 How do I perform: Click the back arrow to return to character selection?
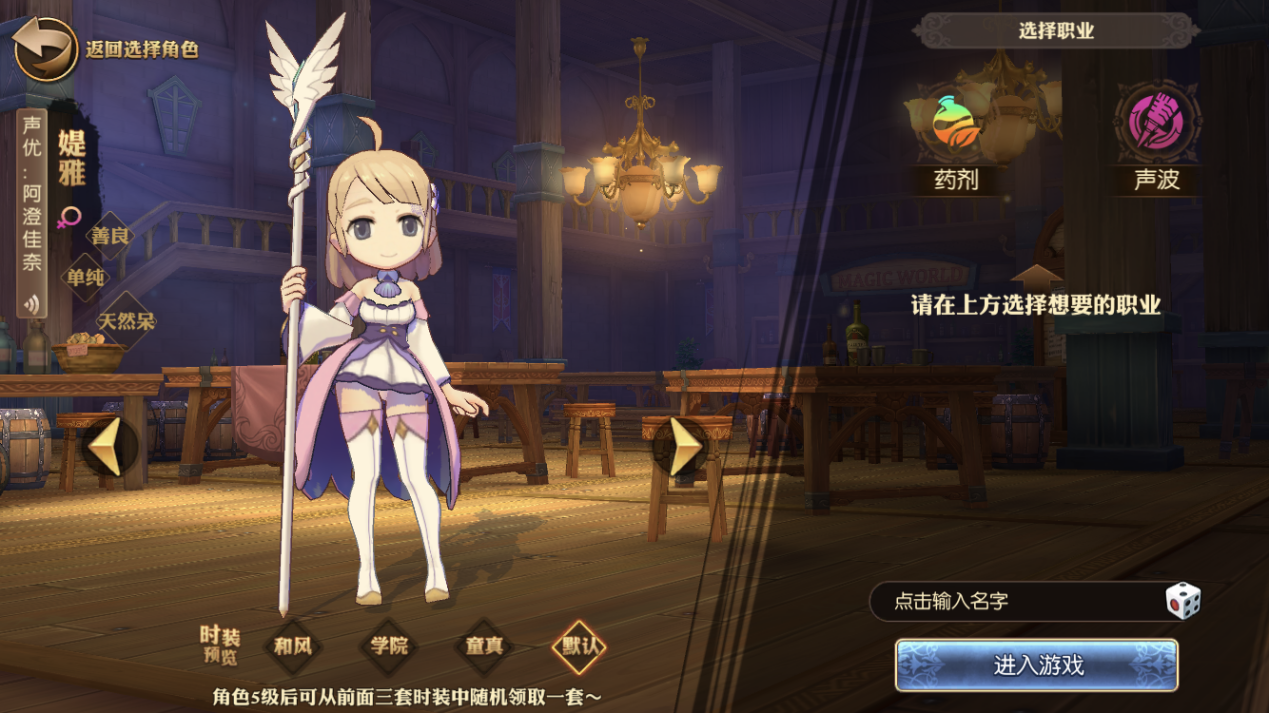46,49
